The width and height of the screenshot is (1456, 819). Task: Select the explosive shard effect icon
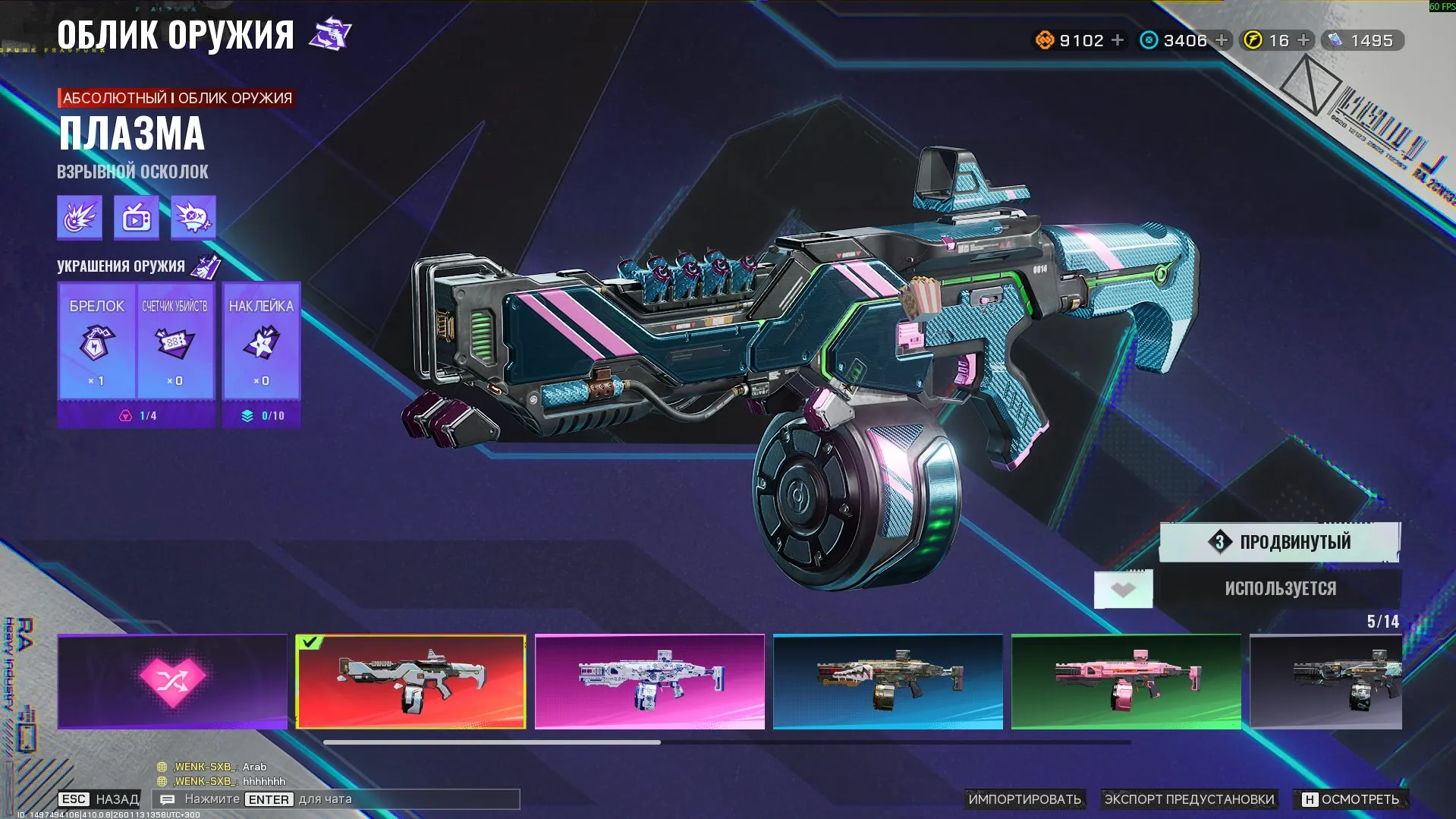(x=78, y=218)
